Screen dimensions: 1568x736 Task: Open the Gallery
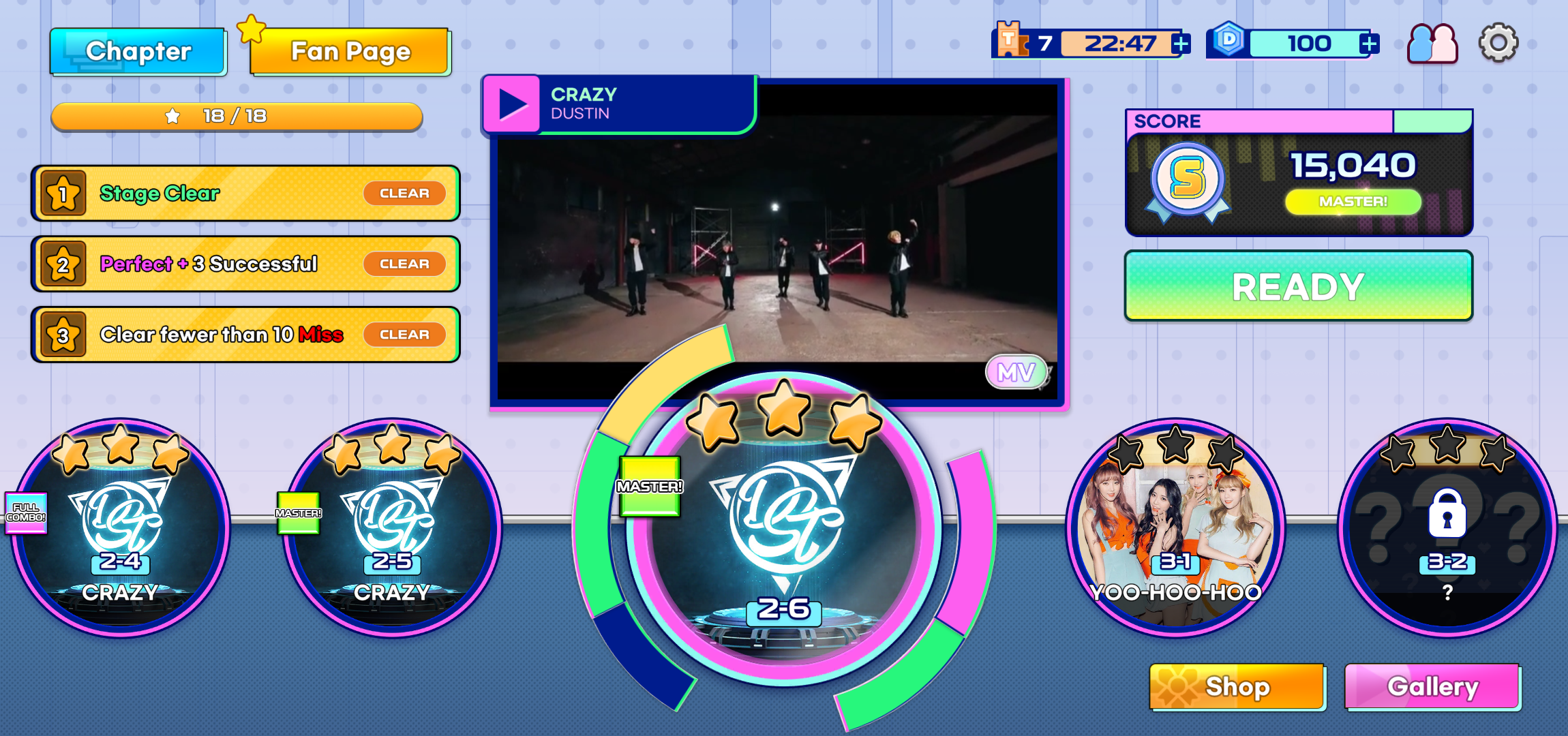(x=1432, y=687)
